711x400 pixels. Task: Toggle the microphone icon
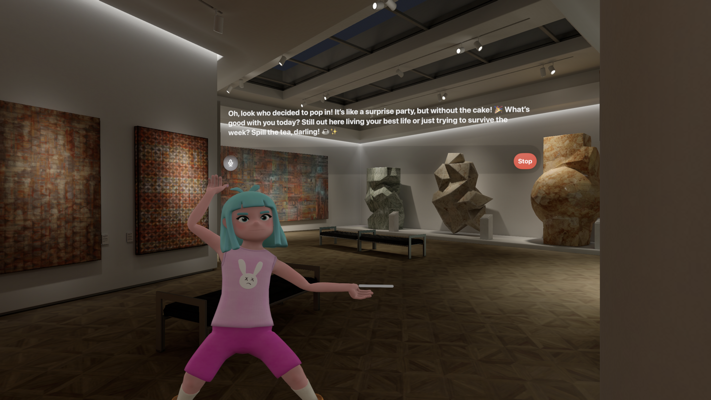pos(231,163)
